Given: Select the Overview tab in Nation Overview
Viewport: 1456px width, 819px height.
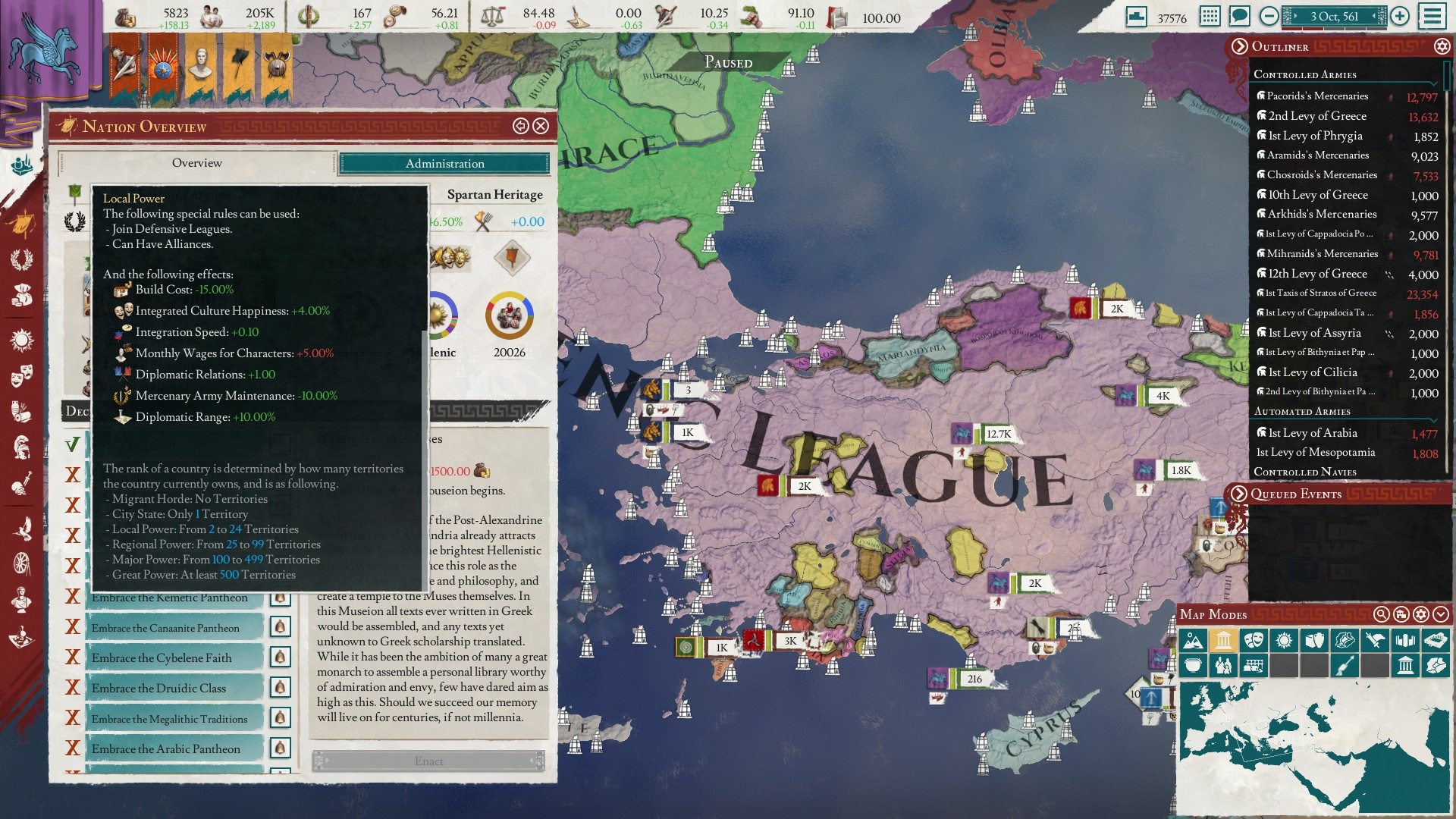Looking at the screenshot, I should (x=198, y=162).
